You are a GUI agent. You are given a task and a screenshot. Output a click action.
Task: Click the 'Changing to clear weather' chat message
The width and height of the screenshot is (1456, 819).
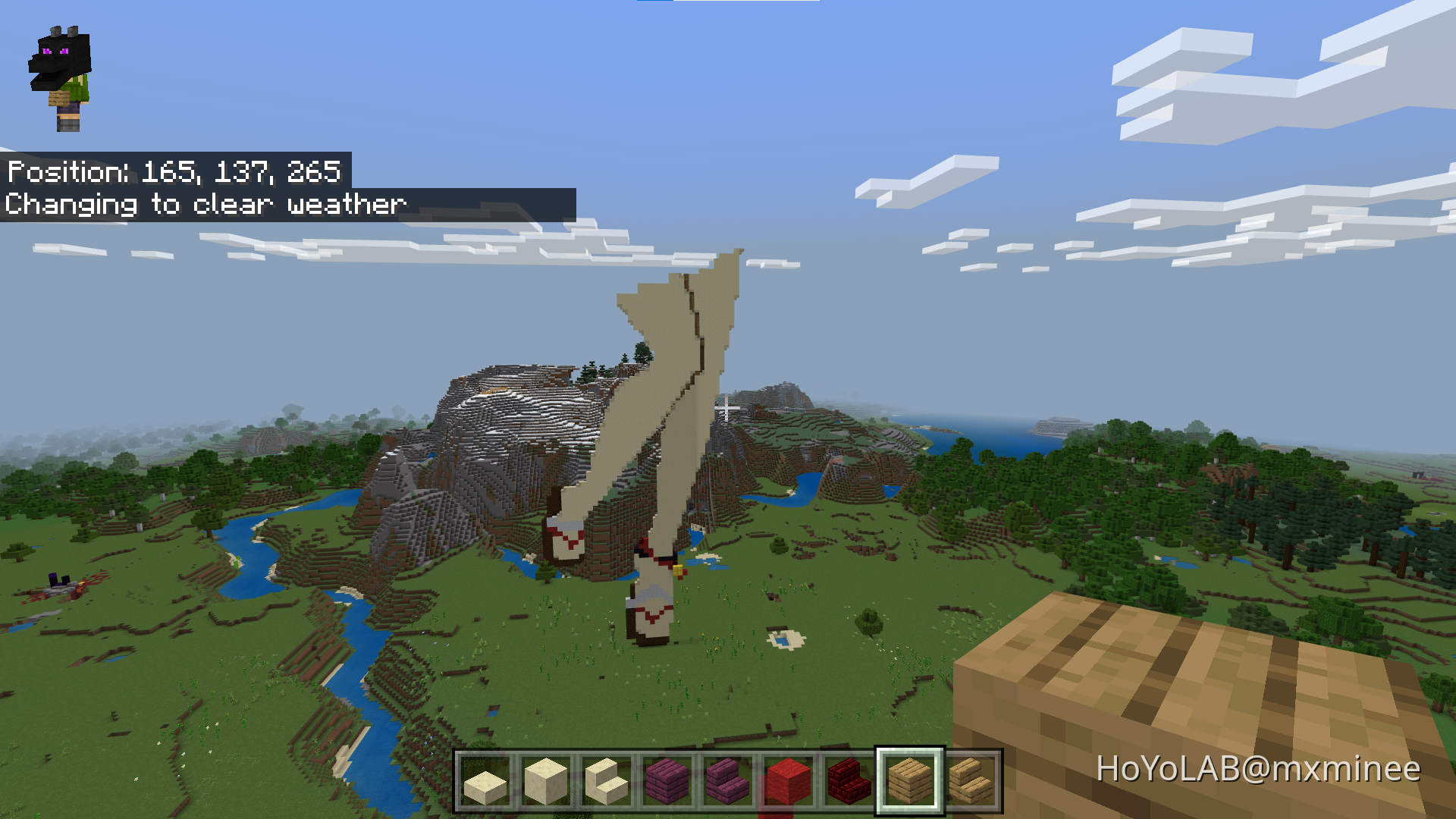[205, 204]
